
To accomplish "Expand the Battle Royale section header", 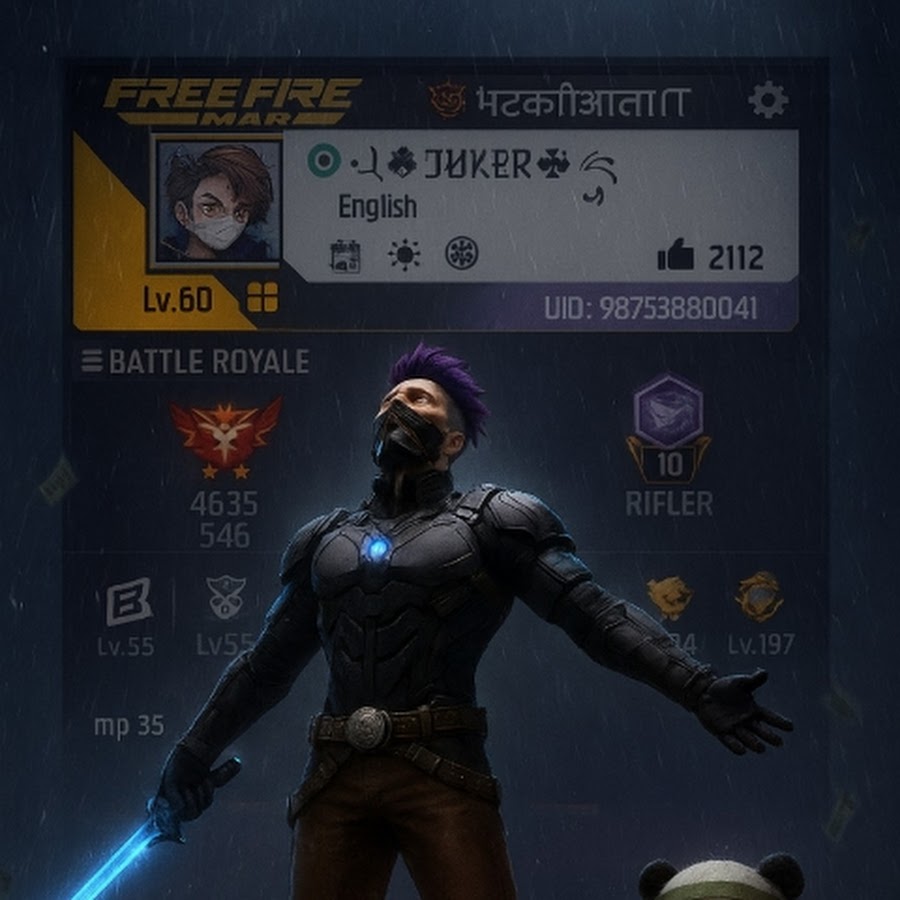I will [196, 362].
